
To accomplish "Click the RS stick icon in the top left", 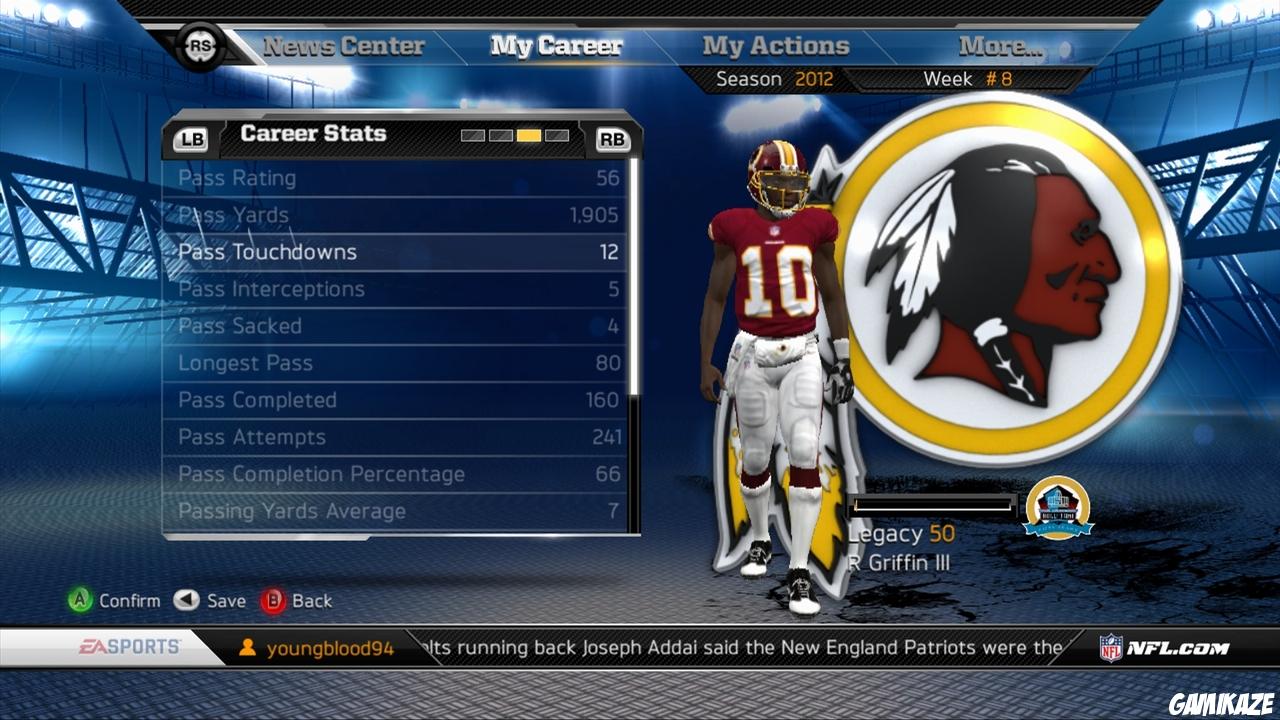I will [200, 46].
